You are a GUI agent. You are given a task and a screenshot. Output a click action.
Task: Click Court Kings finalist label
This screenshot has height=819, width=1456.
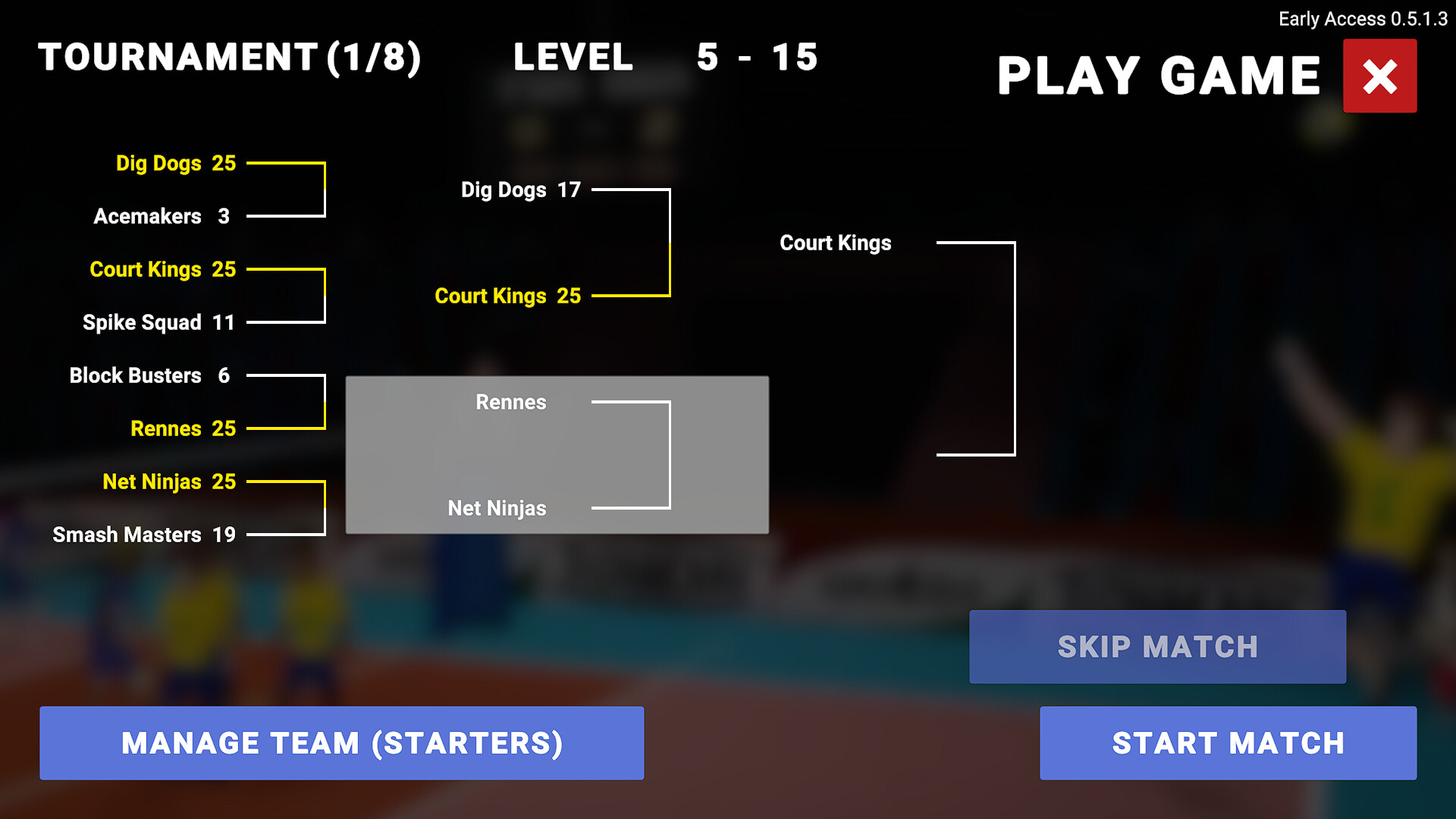pos(835,243)
